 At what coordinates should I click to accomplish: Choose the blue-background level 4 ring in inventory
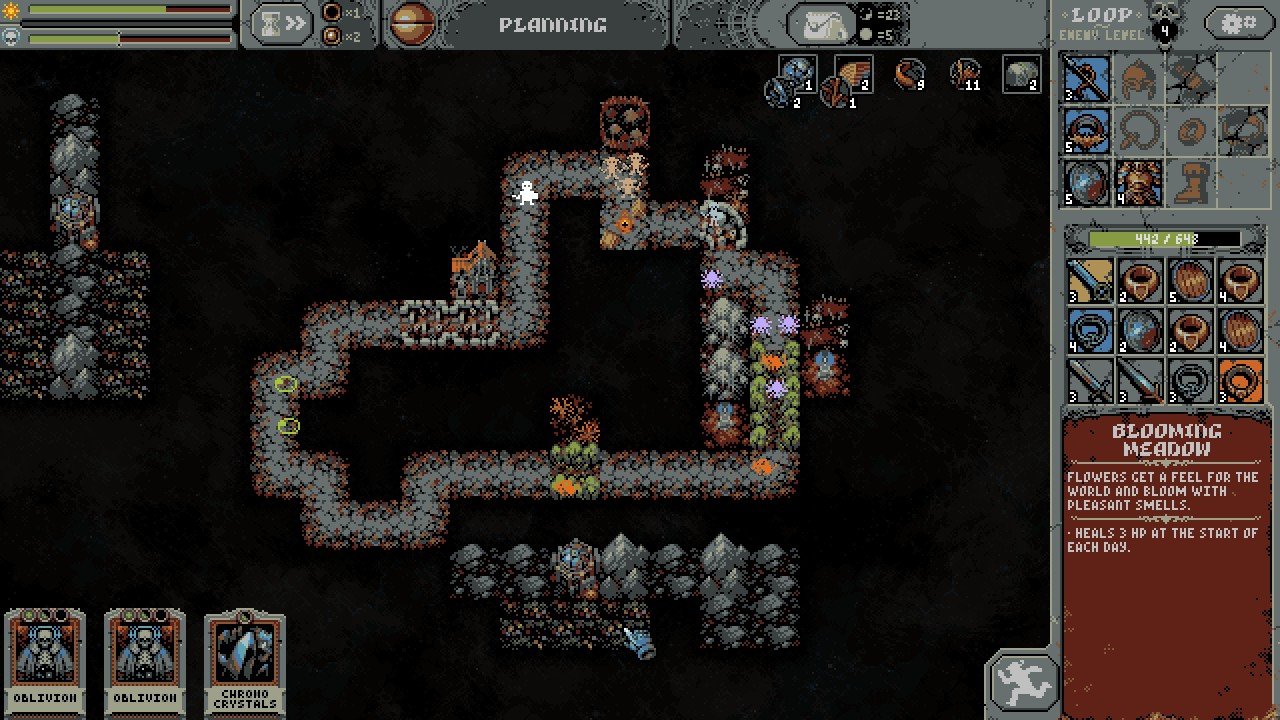1087,332
